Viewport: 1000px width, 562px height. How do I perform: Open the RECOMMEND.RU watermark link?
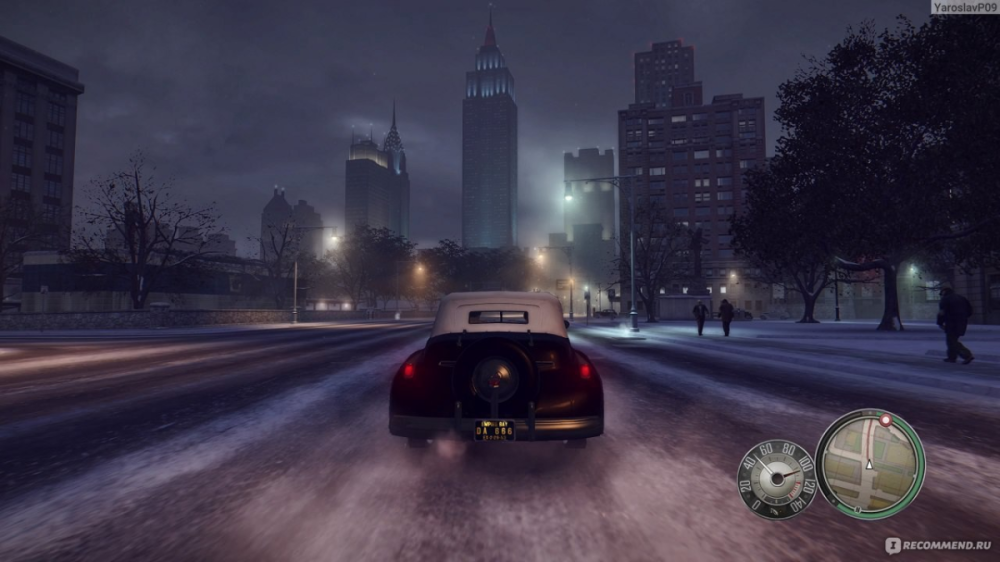coord(940,545)
